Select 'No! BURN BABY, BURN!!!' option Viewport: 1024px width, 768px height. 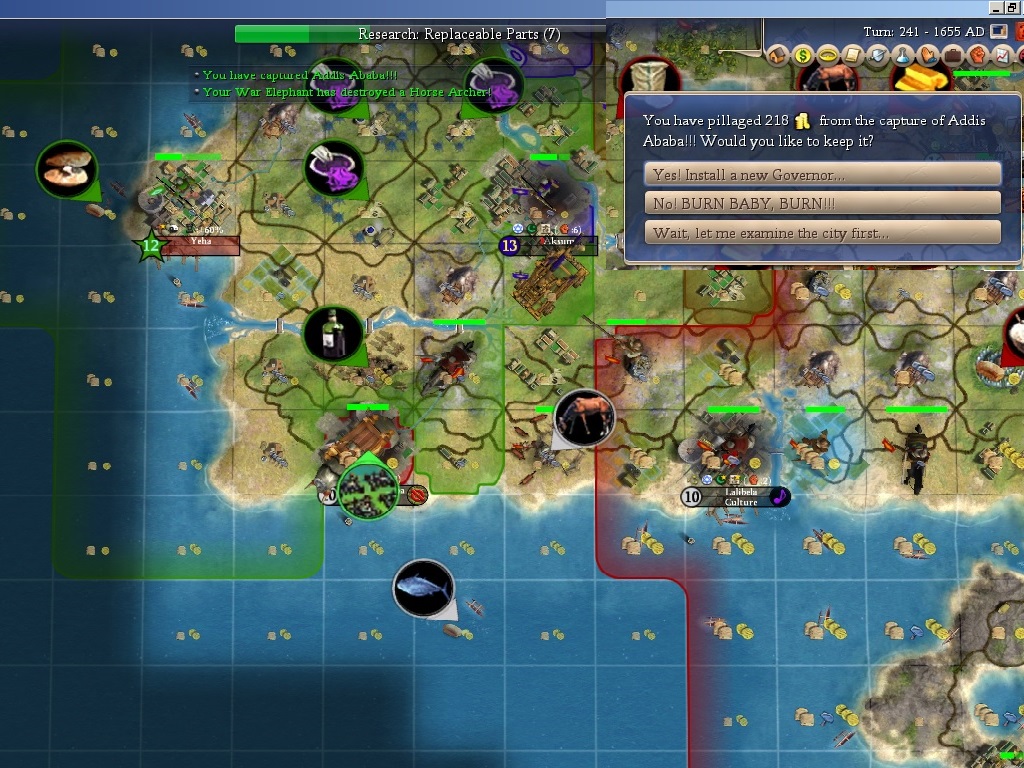[x=822, y=203]
